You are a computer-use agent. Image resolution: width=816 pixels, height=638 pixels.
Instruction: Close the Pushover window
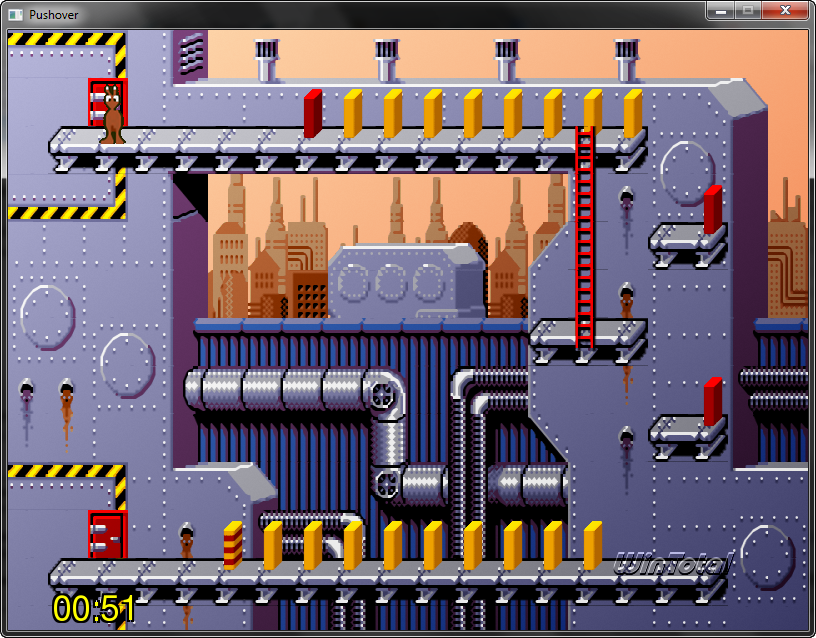coord(785,10)
